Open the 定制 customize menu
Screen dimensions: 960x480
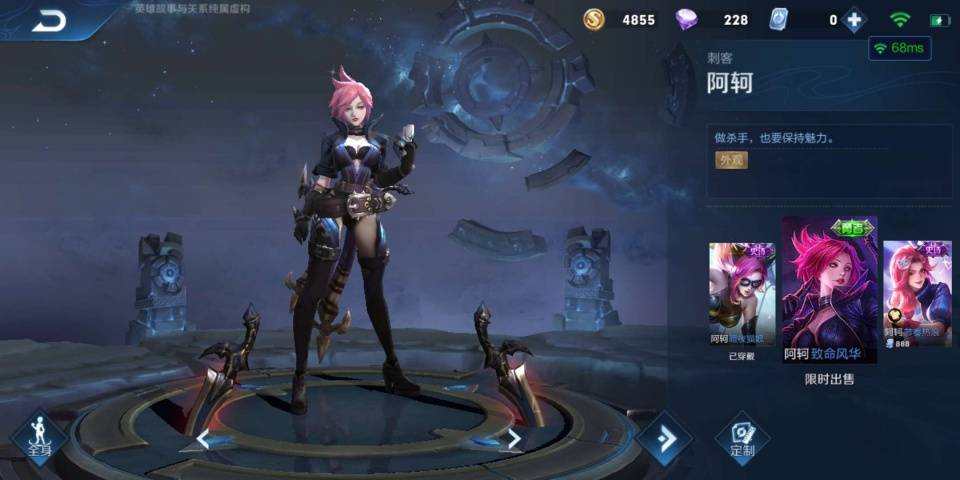tap(742, 439)
